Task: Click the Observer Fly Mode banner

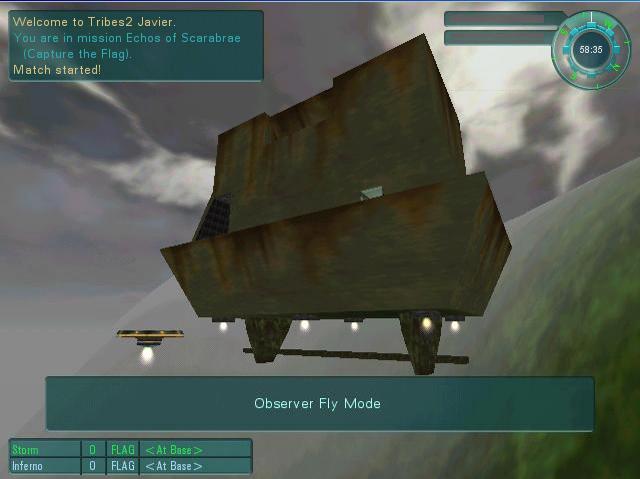Action: 319,404
